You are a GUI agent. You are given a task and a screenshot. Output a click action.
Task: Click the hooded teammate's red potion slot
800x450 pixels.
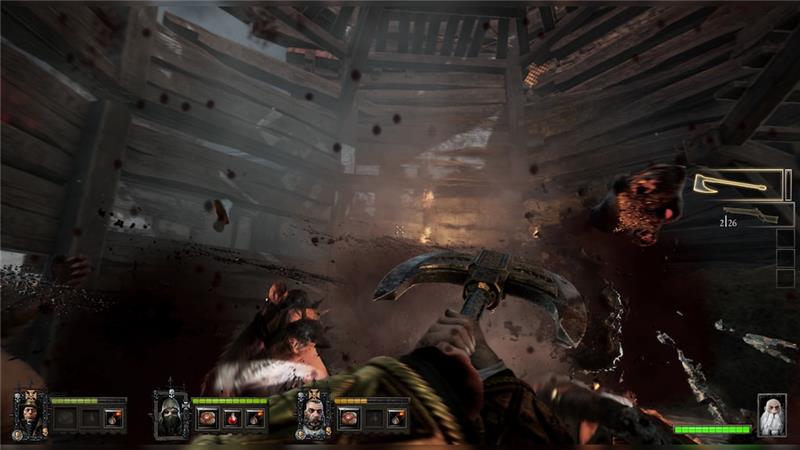coord(231,418)
